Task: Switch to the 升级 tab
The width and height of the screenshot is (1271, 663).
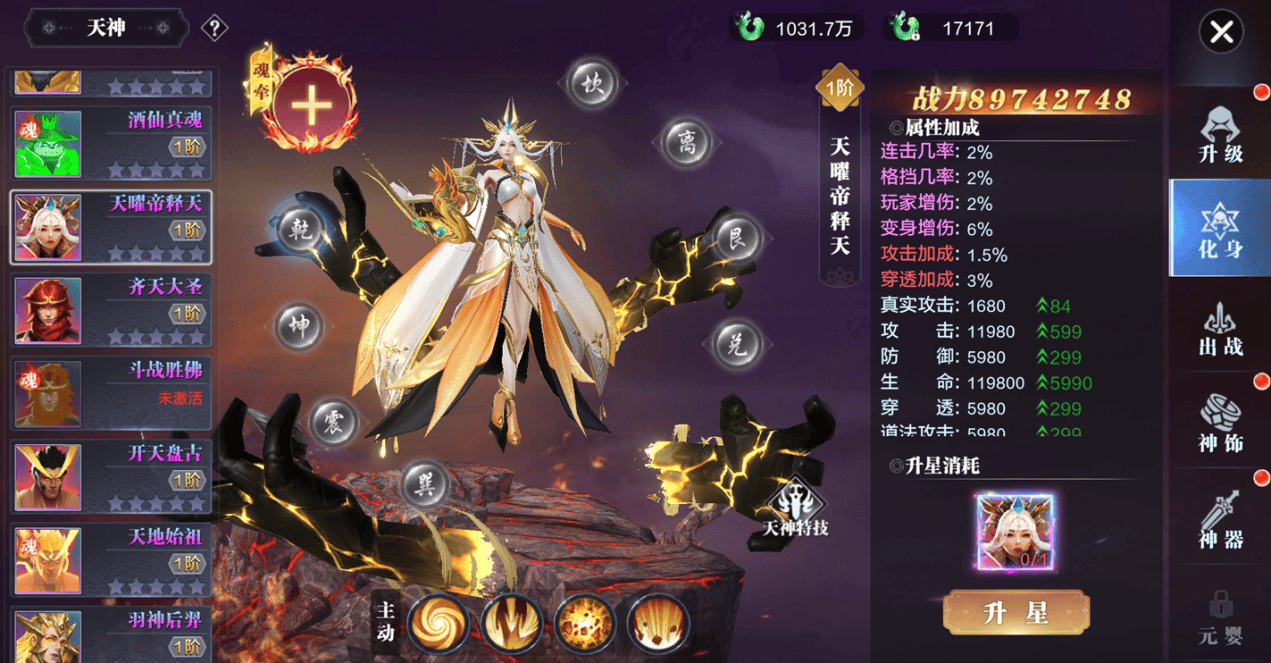Action: pos(1220,135)
